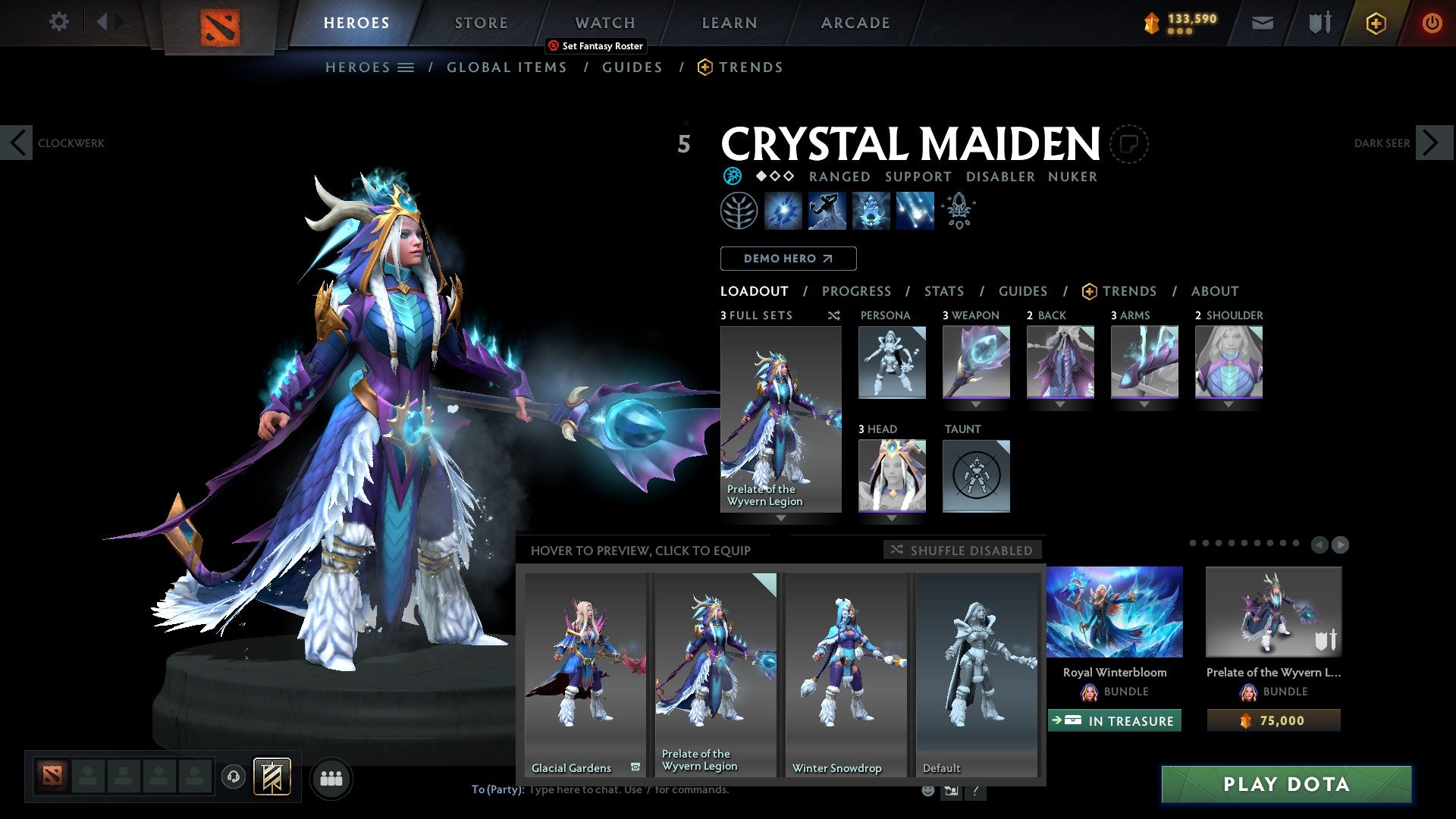Toggle shuffle for Full Sets
Image resolution: width=1456 pixels, height=819 pixels.
tap(834, 316)
